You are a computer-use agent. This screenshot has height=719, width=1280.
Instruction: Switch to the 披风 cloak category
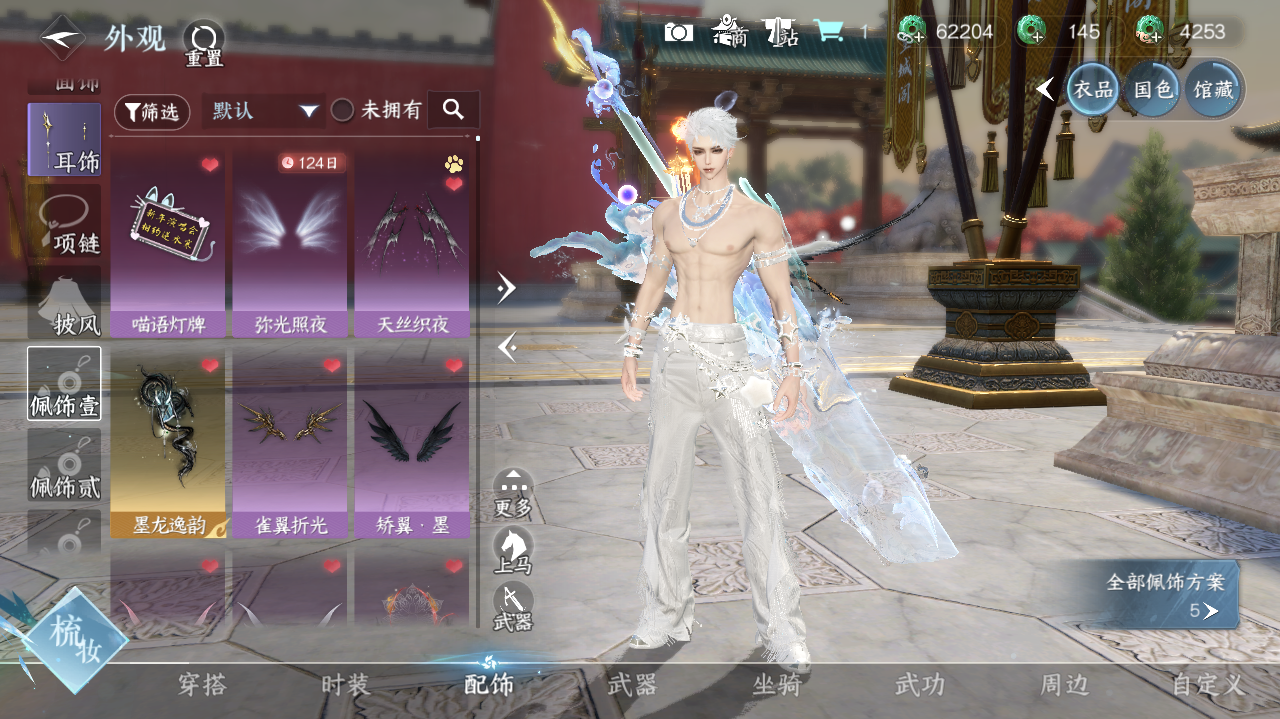click(65, 304)
